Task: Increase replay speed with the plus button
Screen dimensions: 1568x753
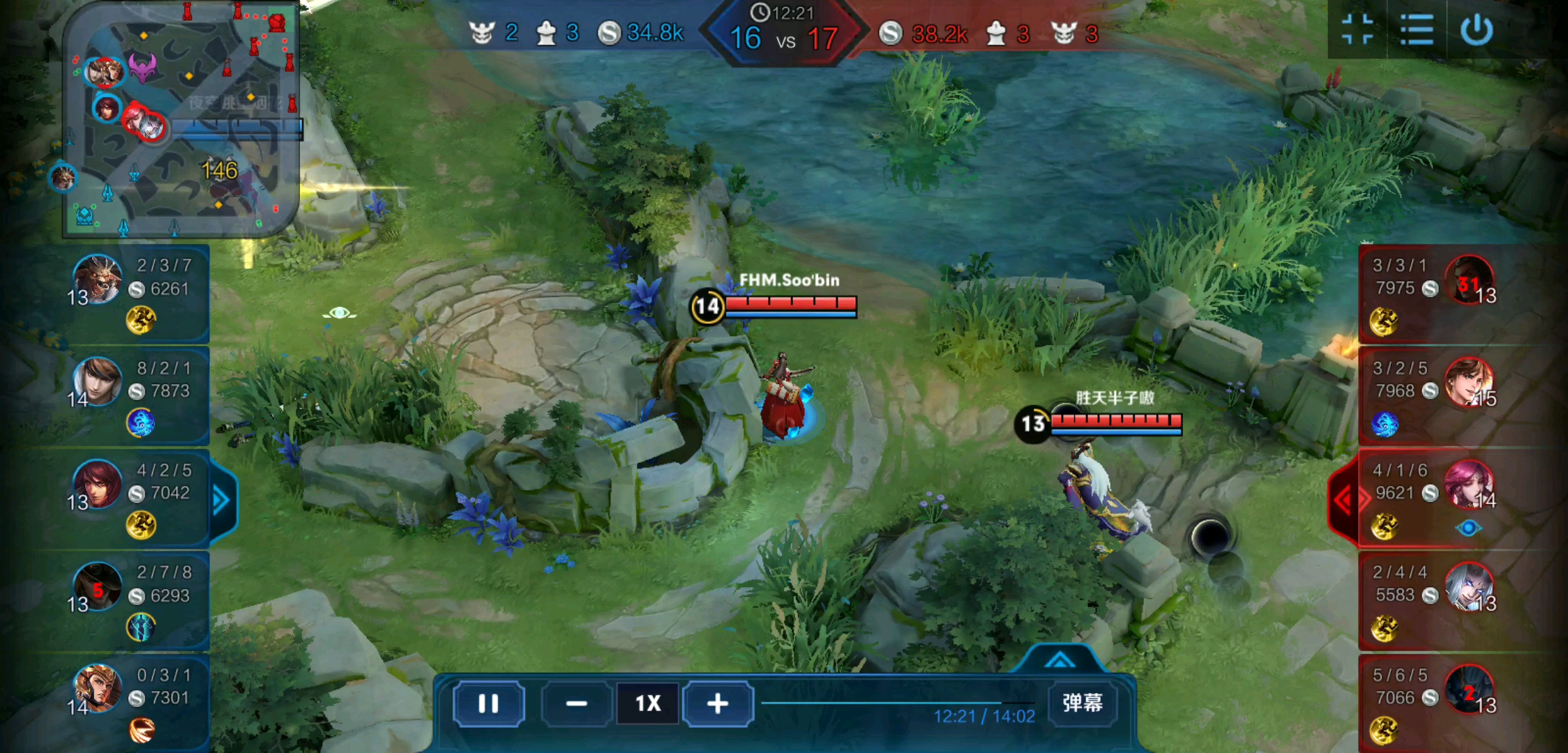Action: click(717, 703)
